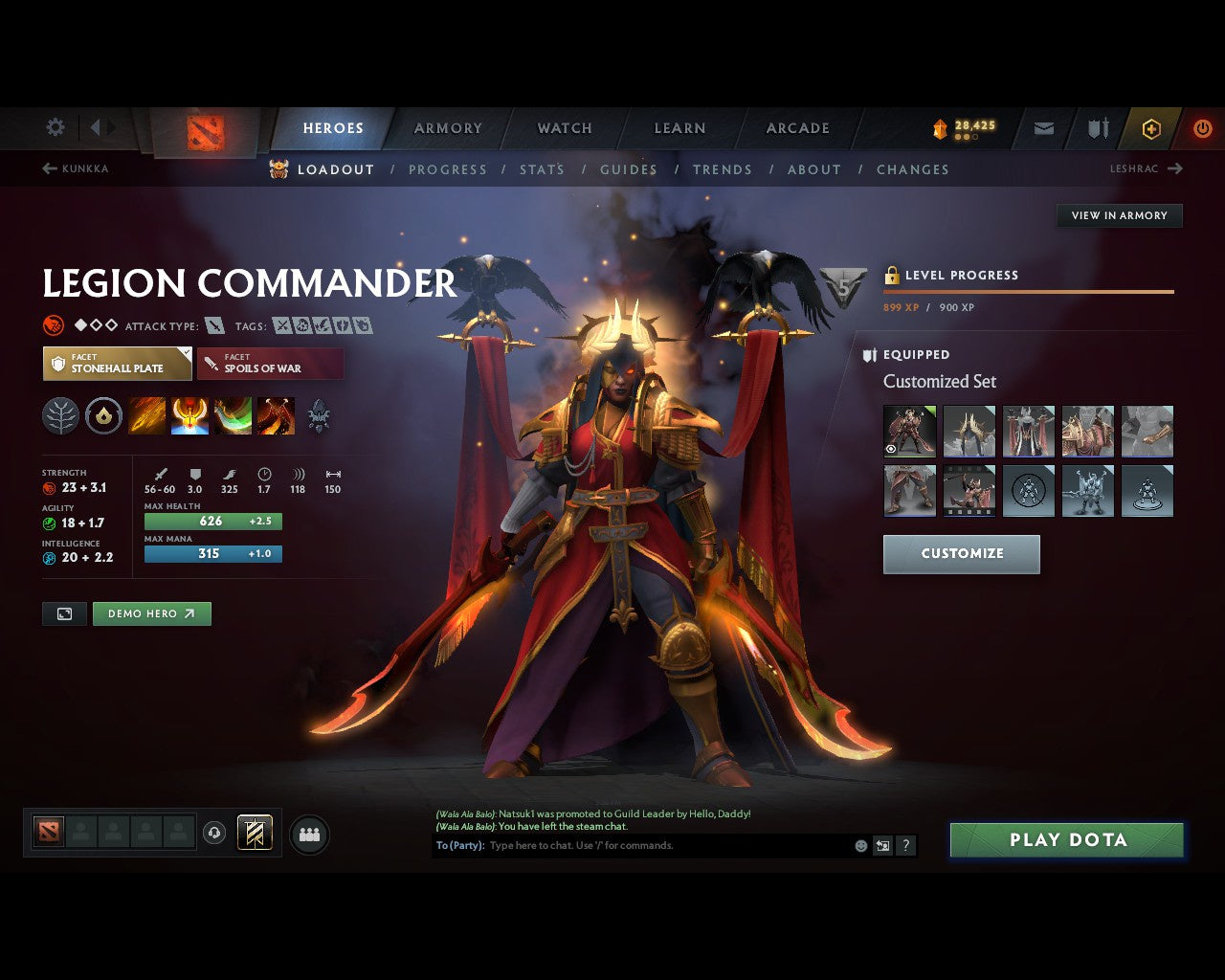The width and height of the screenshot is (1225, 980).
Task: Click the talent tree icon
Action: pos(60,415)
